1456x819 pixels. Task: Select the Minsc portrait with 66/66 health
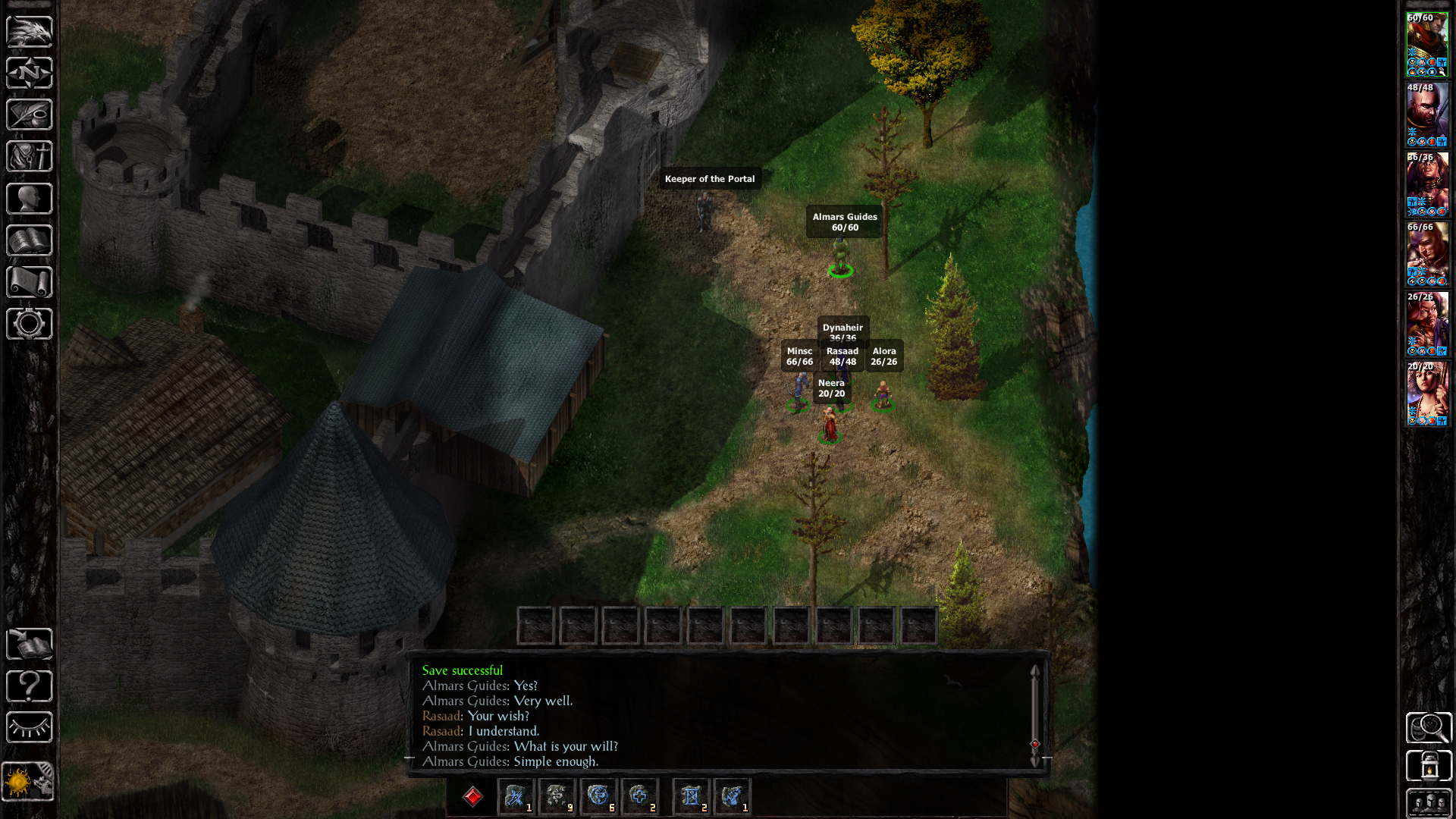tap(1427, 255)
